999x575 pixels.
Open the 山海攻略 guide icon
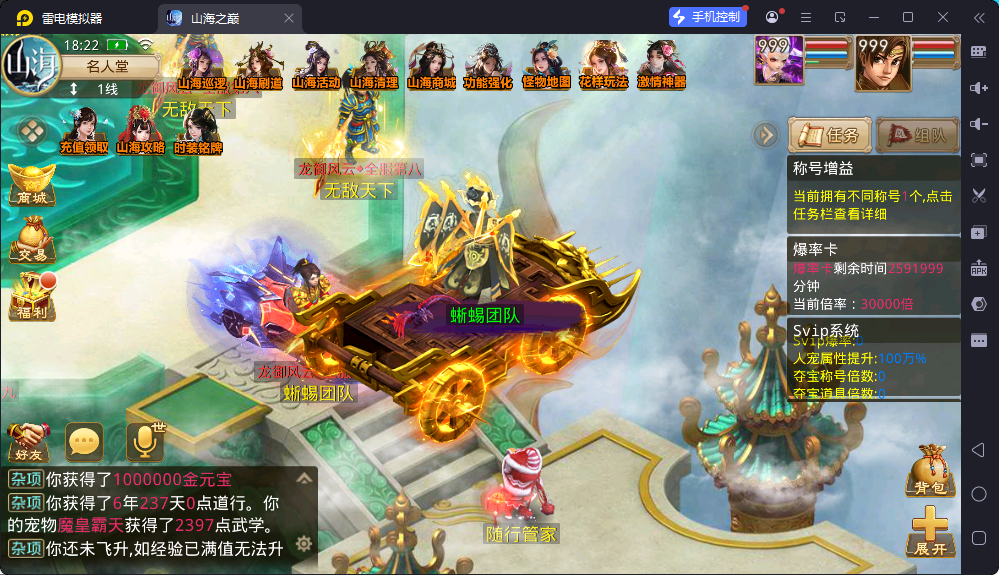coord(140,131)
